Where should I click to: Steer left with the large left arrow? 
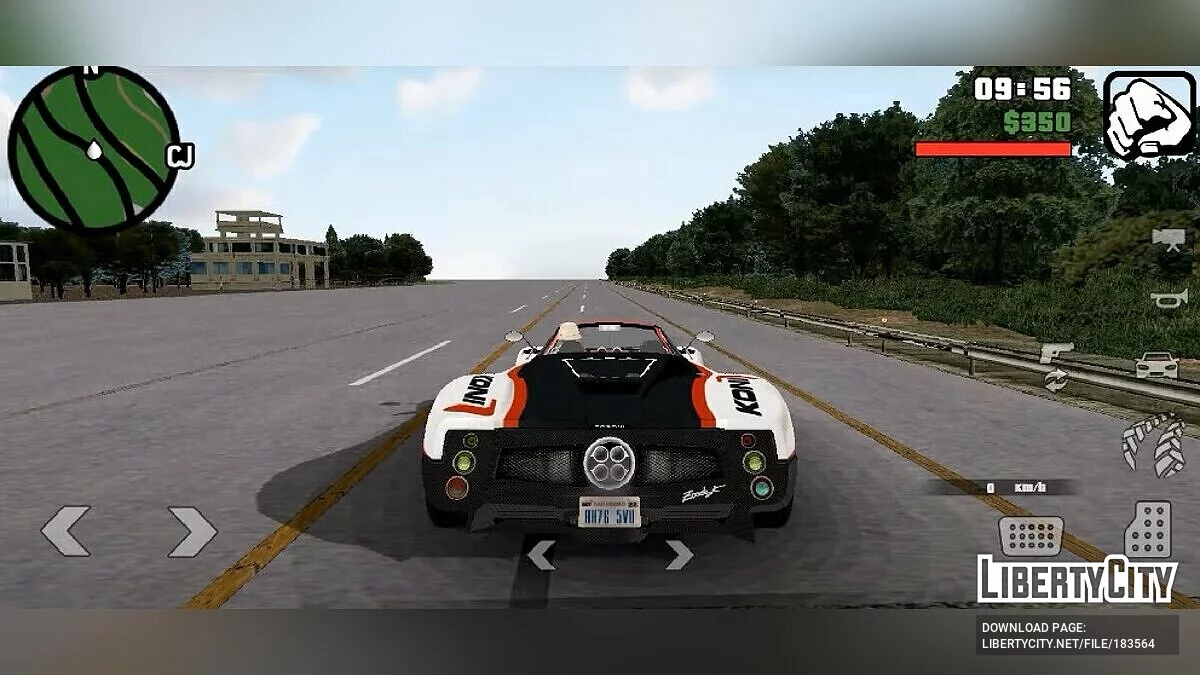tap(65, 531)
